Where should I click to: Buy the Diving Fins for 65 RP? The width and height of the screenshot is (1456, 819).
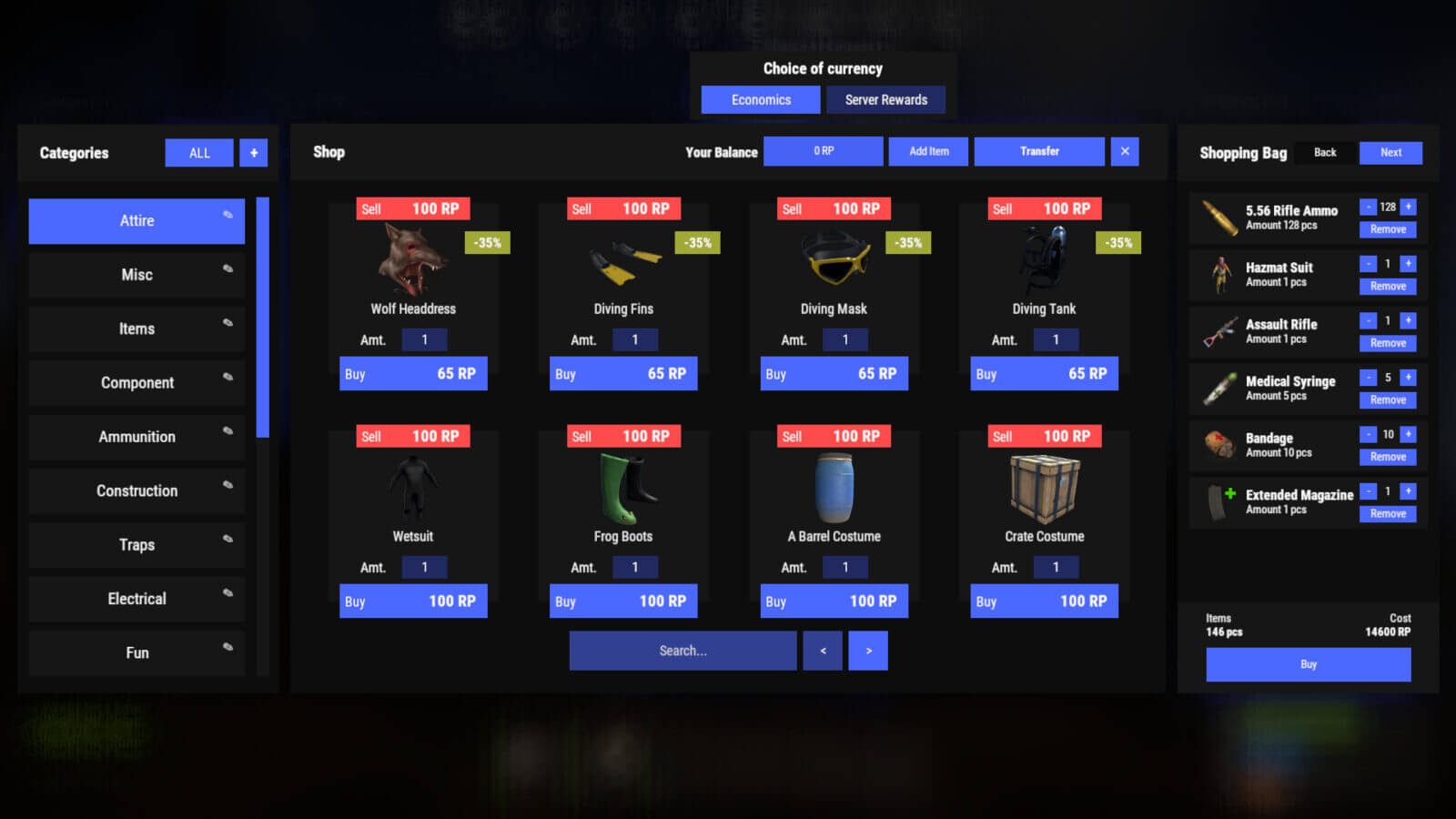click(x=623, y=373)
